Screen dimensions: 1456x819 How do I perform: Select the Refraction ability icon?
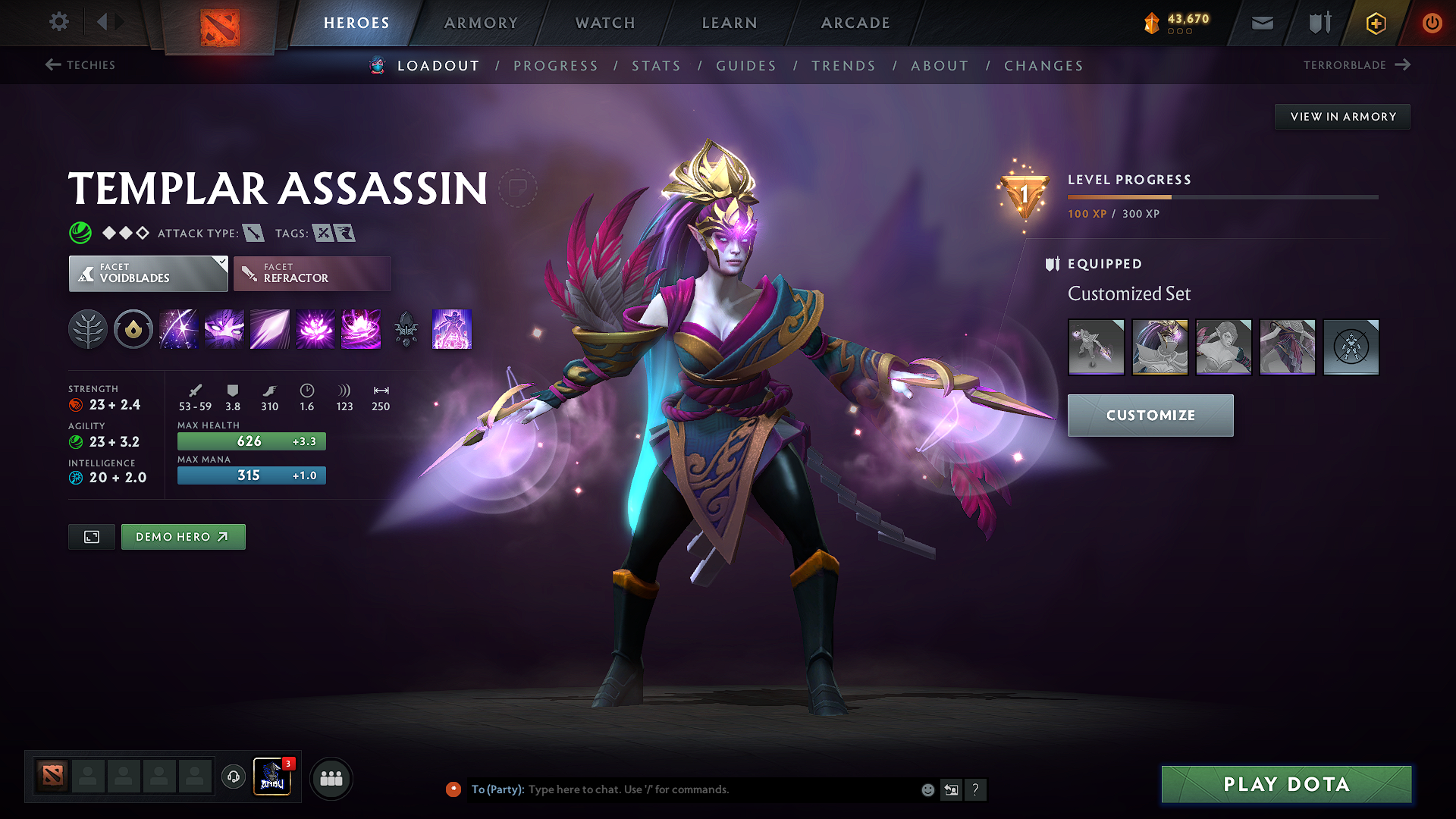[x=178, y=329]
